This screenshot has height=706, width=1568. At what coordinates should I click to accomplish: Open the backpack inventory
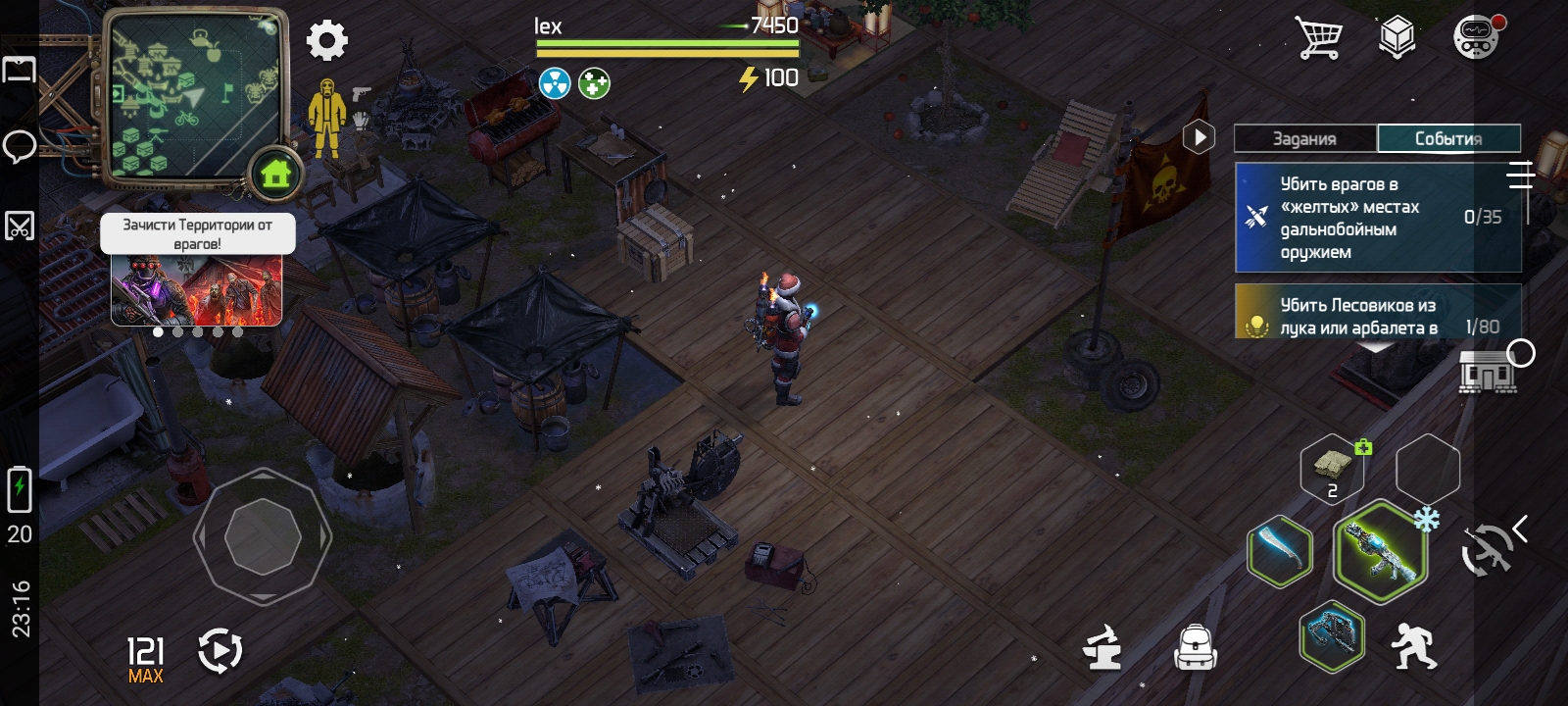pos(1196,647)
